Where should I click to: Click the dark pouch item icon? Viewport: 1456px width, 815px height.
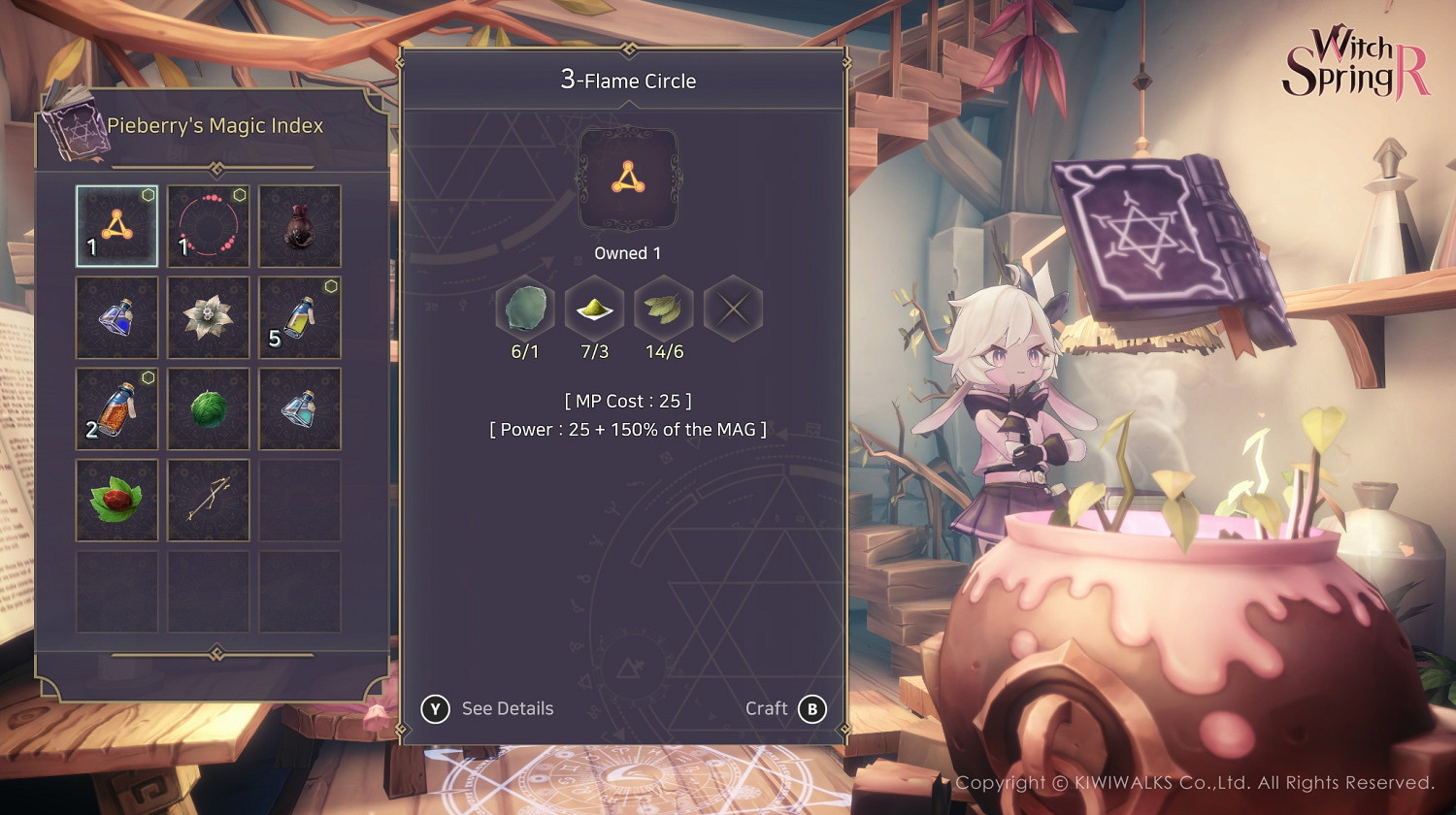pyautogui.click(x=299, y=226)
